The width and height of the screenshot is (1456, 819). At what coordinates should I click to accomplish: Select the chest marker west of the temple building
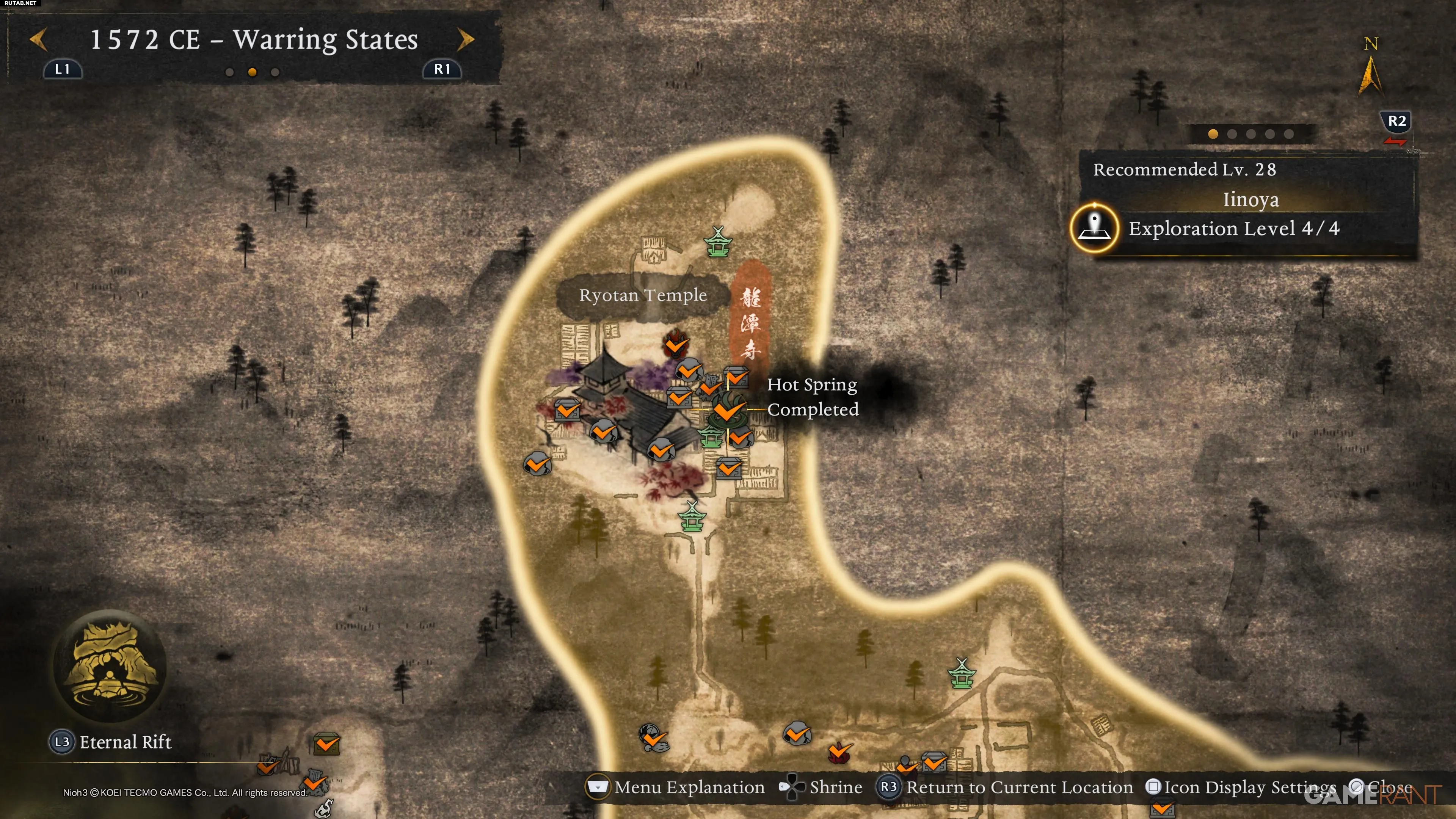coord(567,410)
